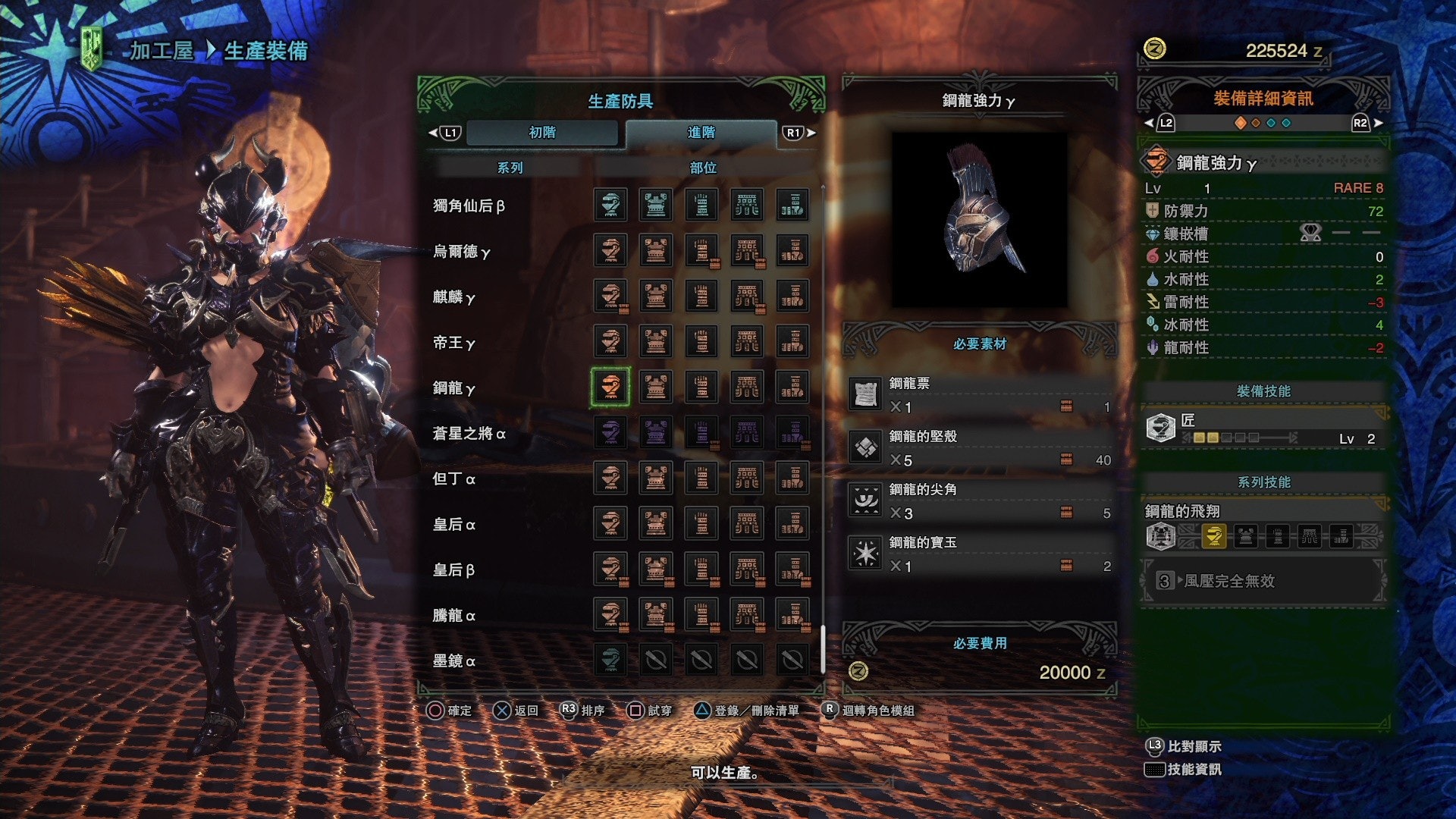The width and height of the screenshot is (1456, 819).
Task: Pick the 蒼星之將α helmet piece
Action: point(610,432)
